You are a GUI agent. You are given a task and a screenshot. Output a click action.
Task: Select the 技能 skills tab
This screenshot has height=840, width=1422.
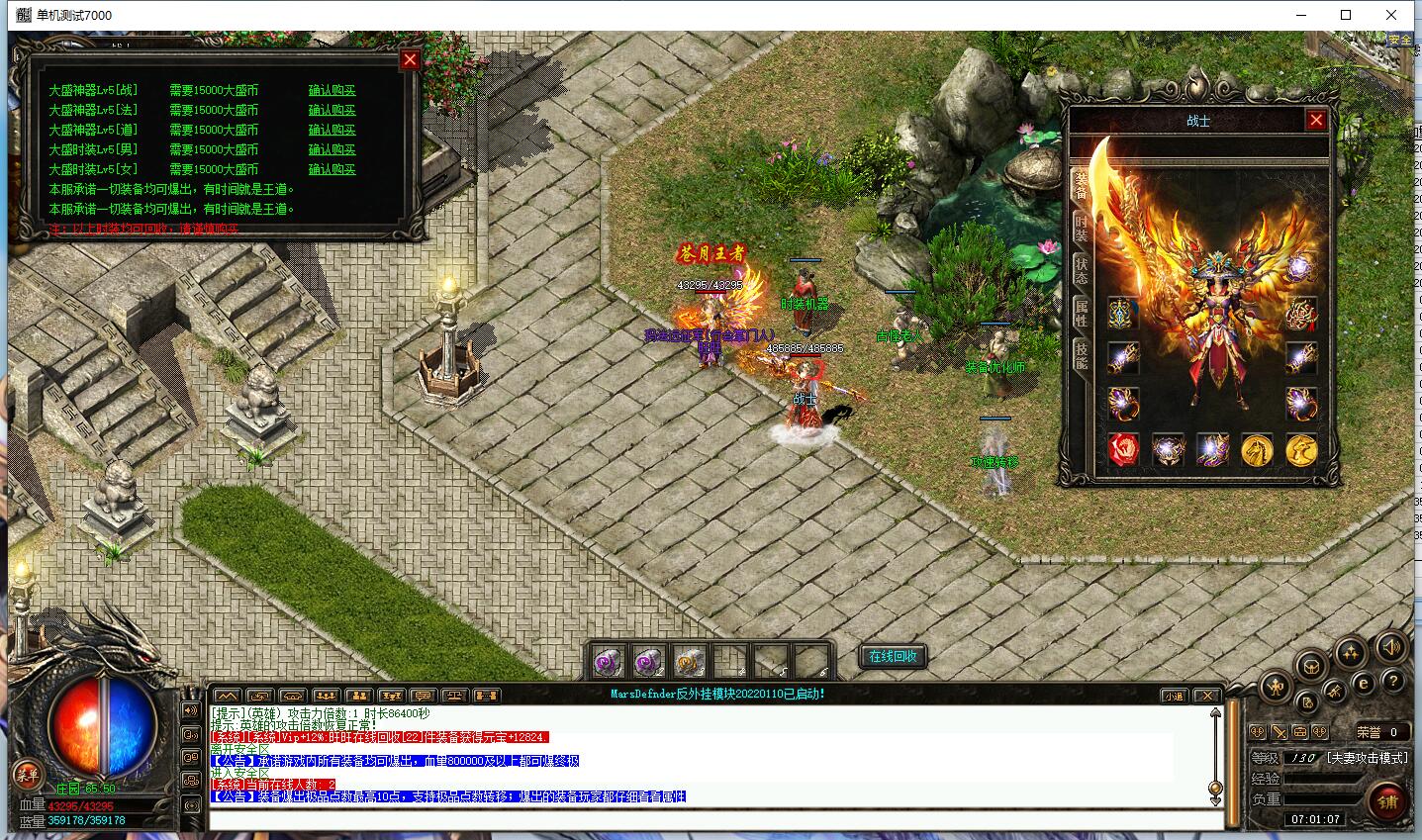click(x=1081, y=356)
